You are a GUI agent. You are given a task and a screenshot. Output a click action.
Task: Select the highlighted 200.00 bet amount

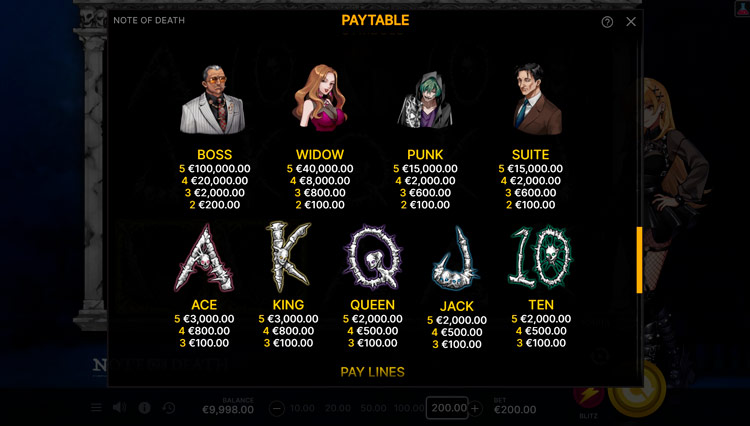click(448, 408)
